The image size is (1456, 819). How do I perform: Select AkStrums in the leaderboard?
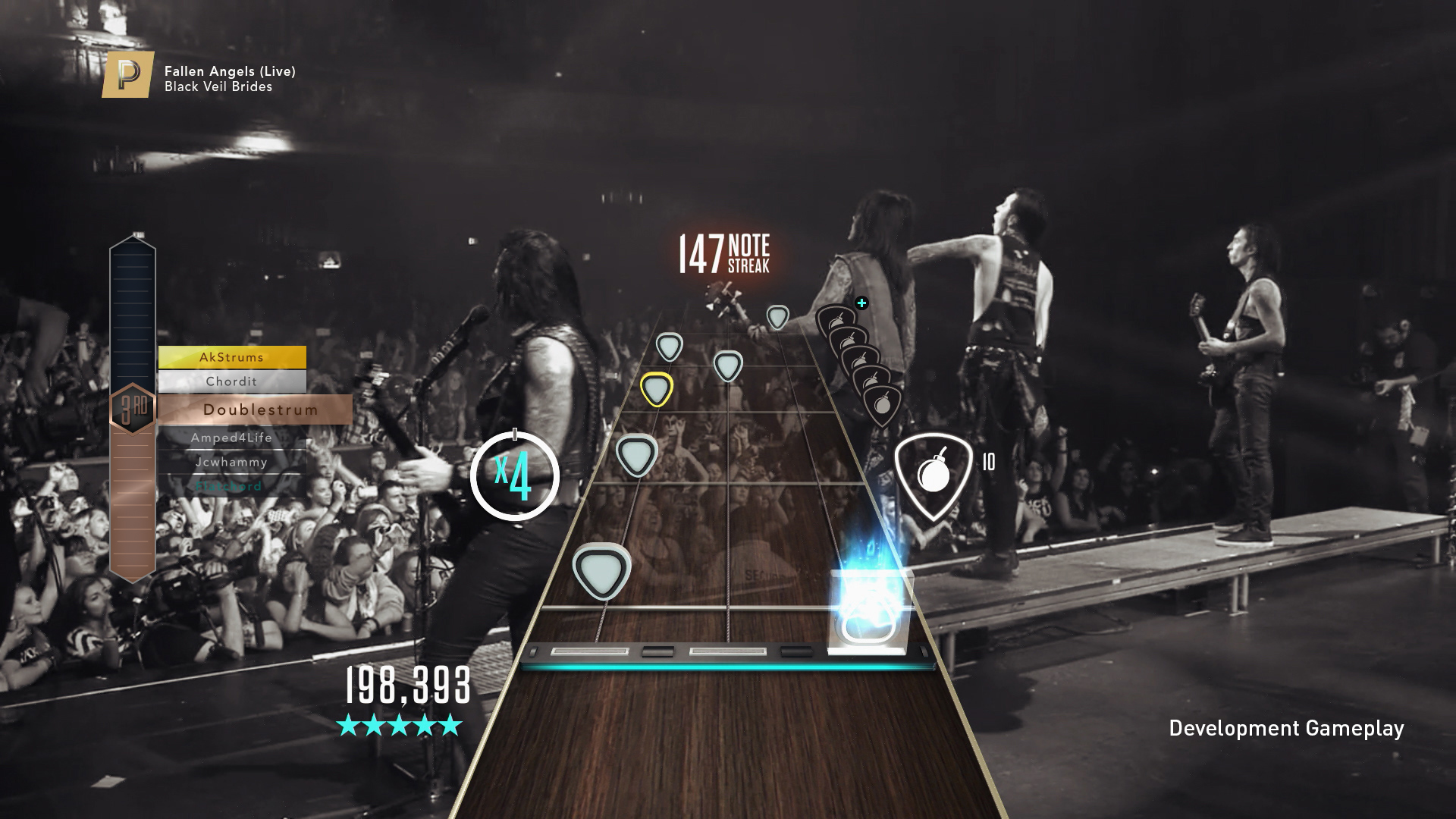tap(232, 357)
